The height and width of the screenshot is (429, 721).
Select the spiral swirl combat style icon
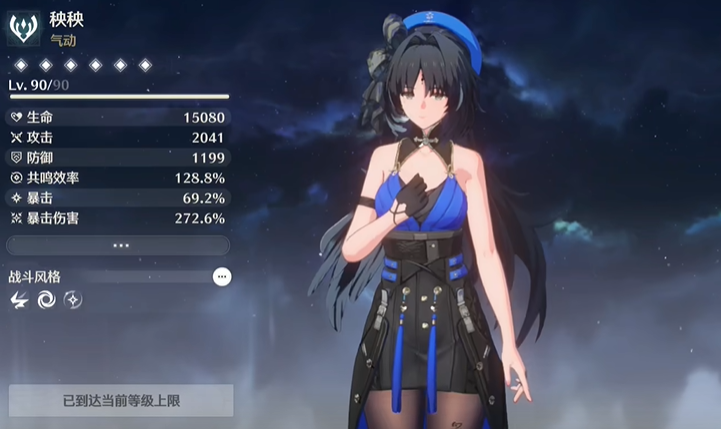[46, 299]
